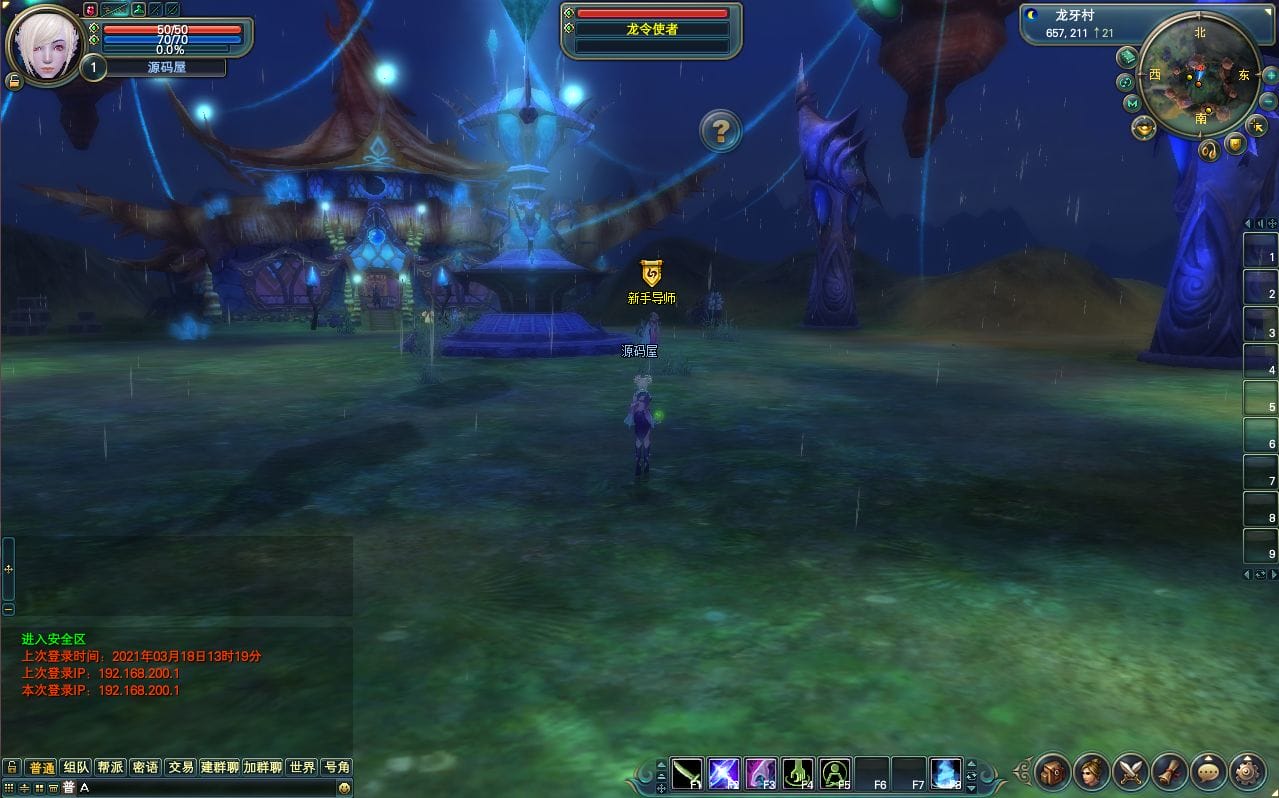
Task: Use the F5 meditation skill icon
Action: 835,773
